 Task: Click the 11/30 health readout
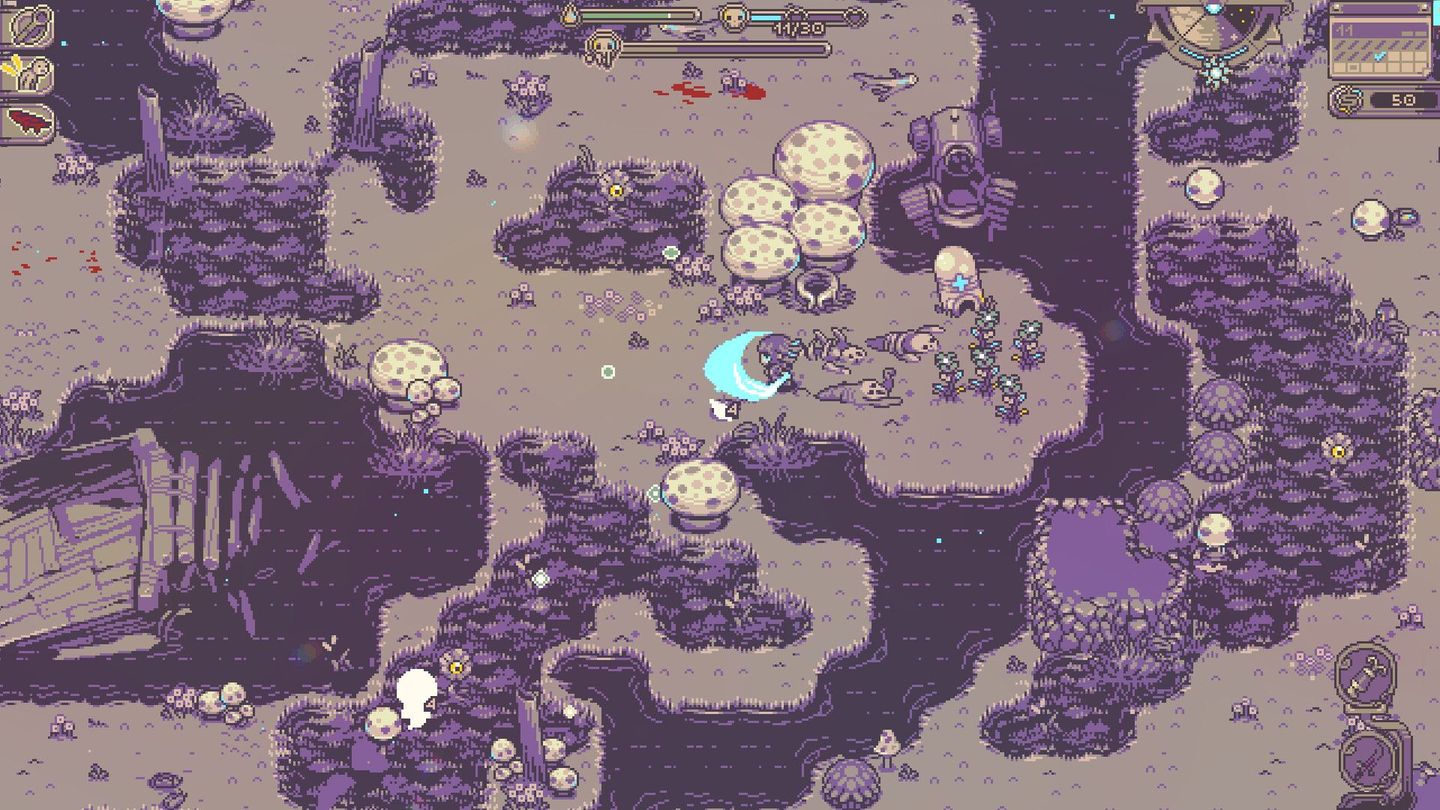coord(799,30)
